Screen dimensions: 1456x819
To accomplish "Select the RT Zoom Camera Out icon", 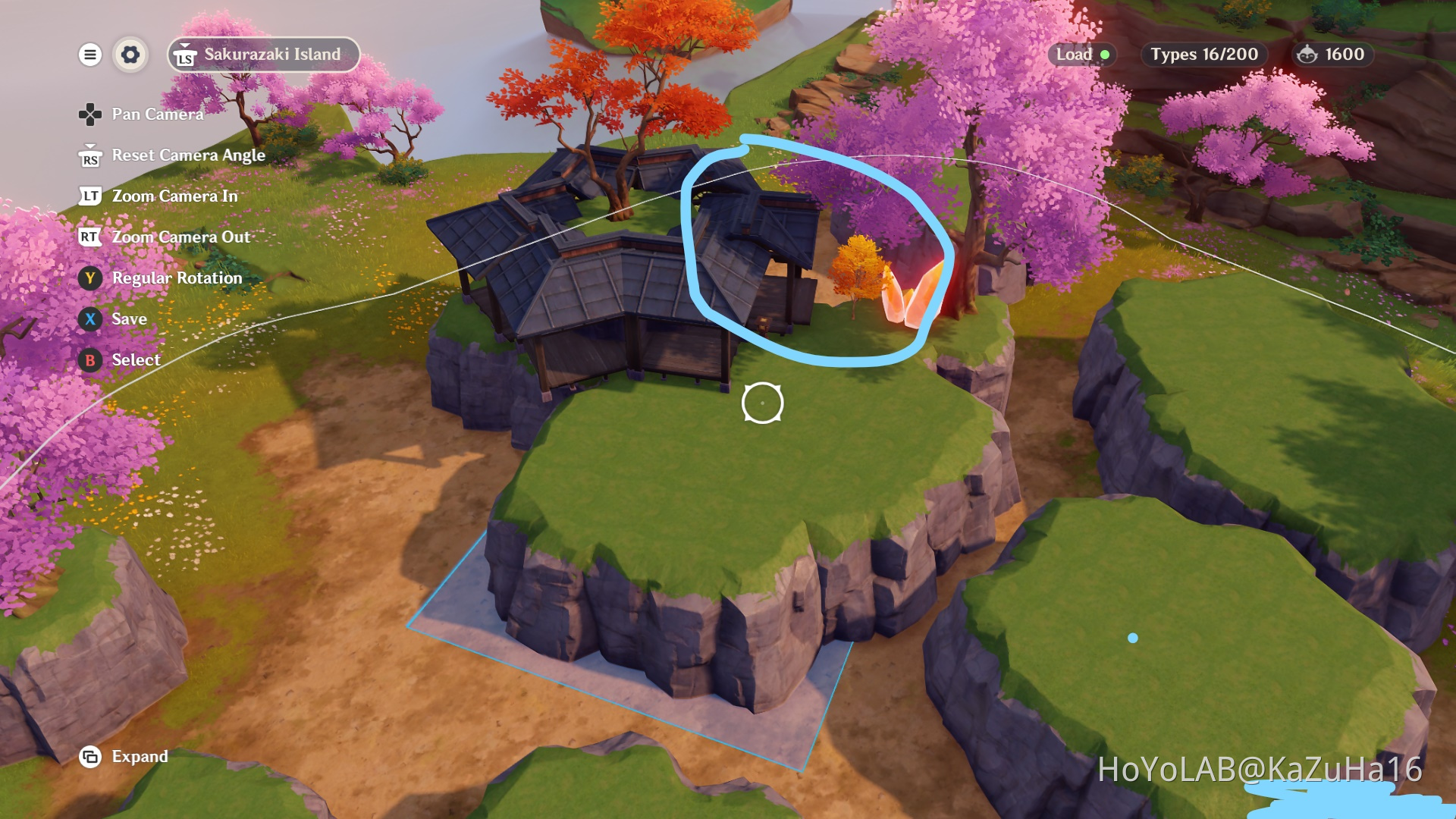I will [89, 237].
